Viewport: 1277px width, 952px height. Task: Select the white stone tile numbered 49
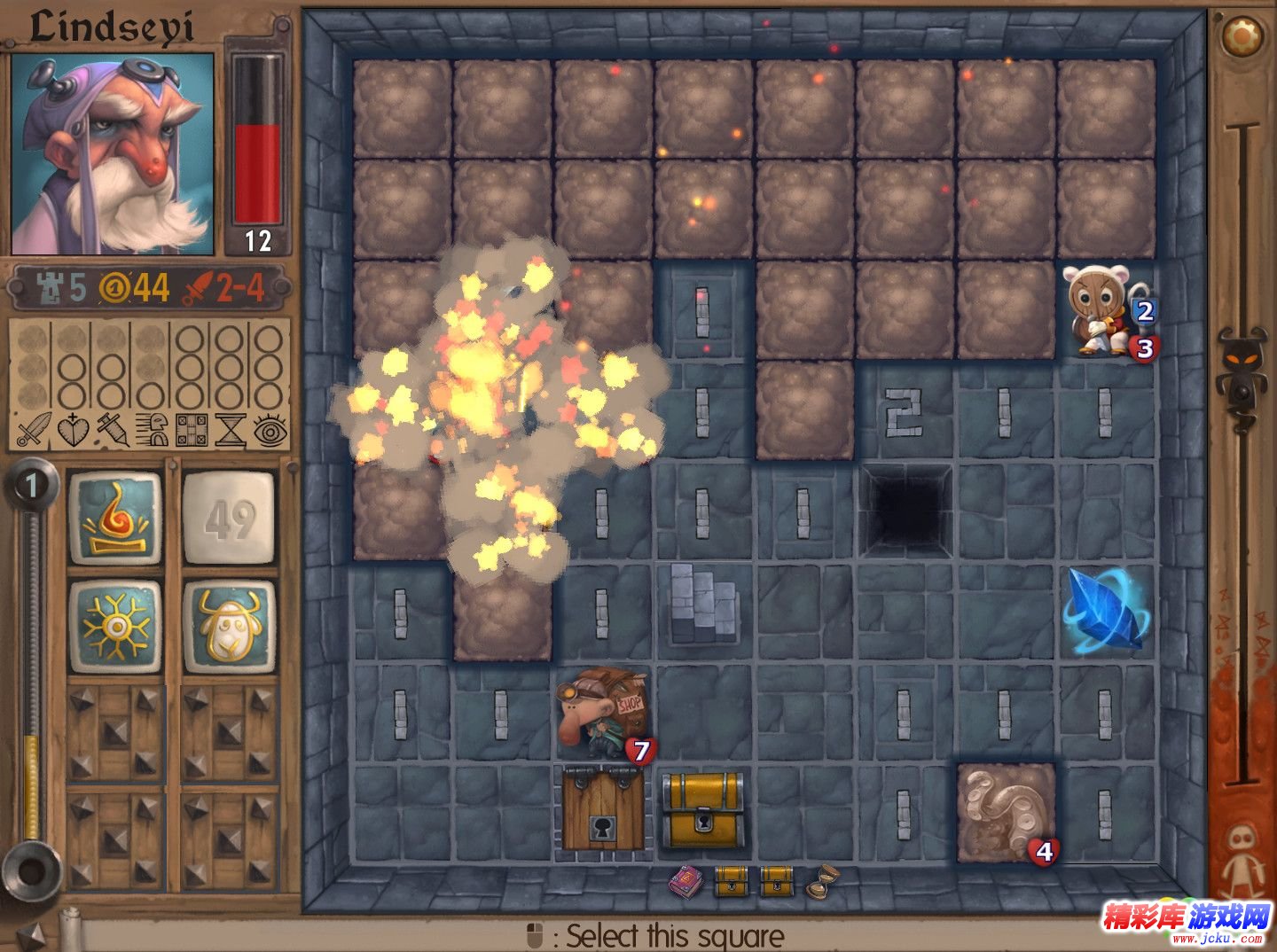230,519
